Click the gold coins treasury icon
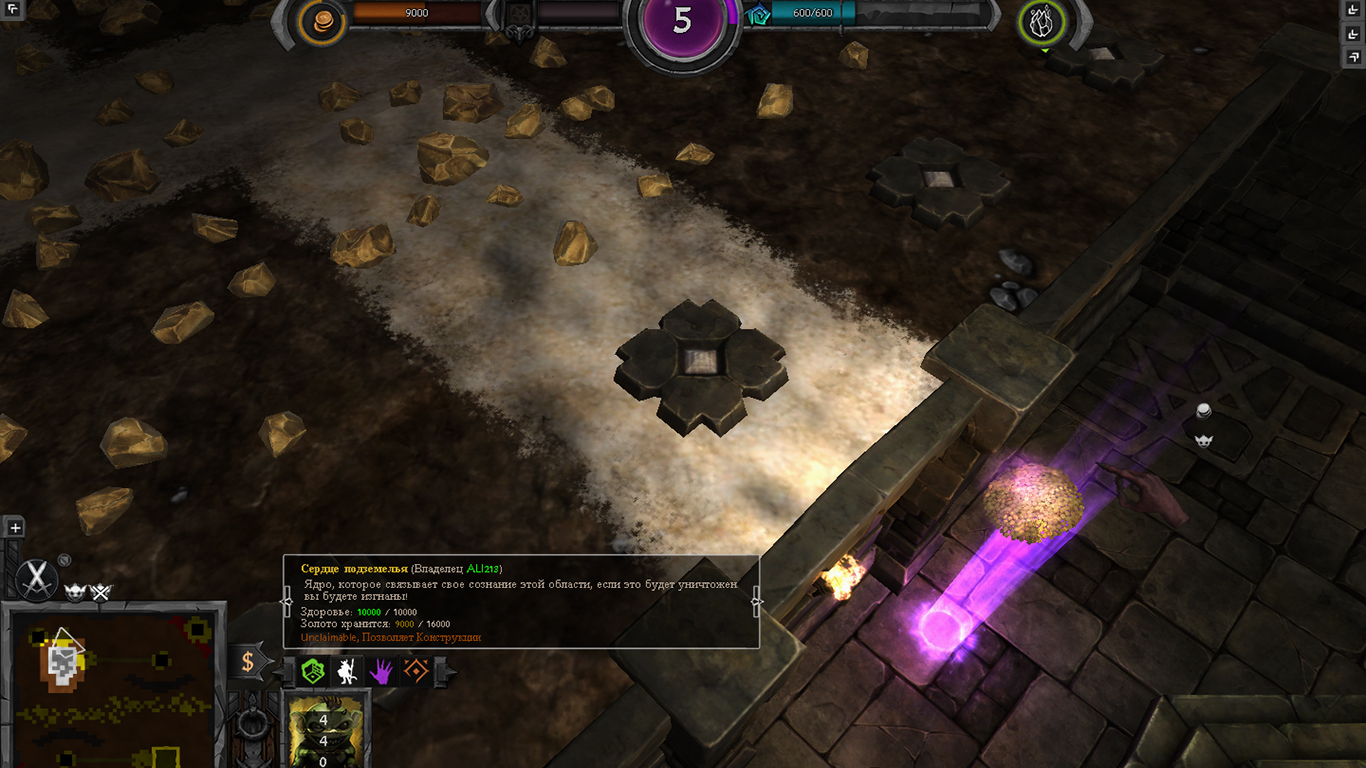The image size is (1366, 768). pos(322,22)
